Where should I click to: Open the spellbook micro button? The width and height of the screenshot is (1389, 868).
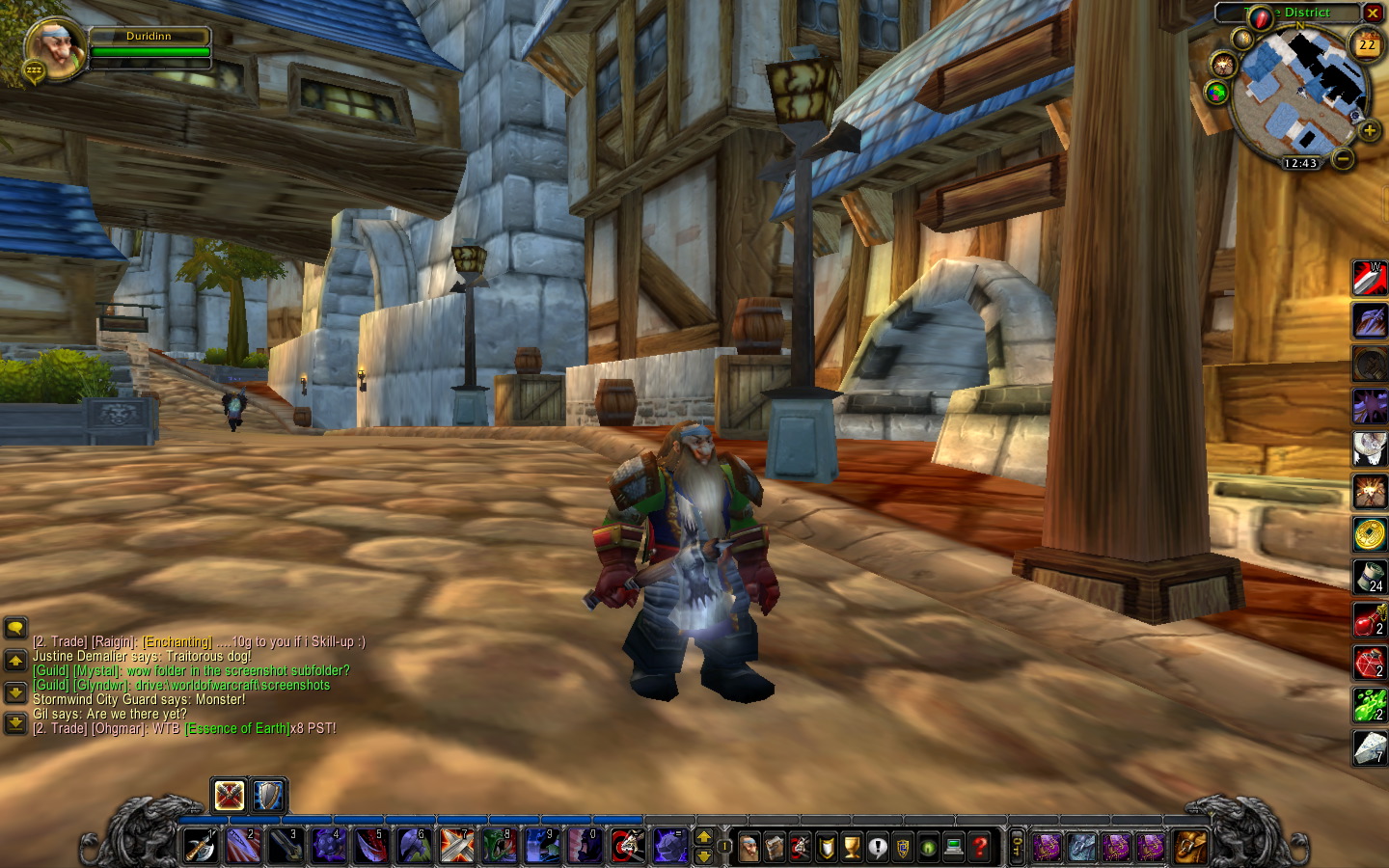click(x=775, y=847)
